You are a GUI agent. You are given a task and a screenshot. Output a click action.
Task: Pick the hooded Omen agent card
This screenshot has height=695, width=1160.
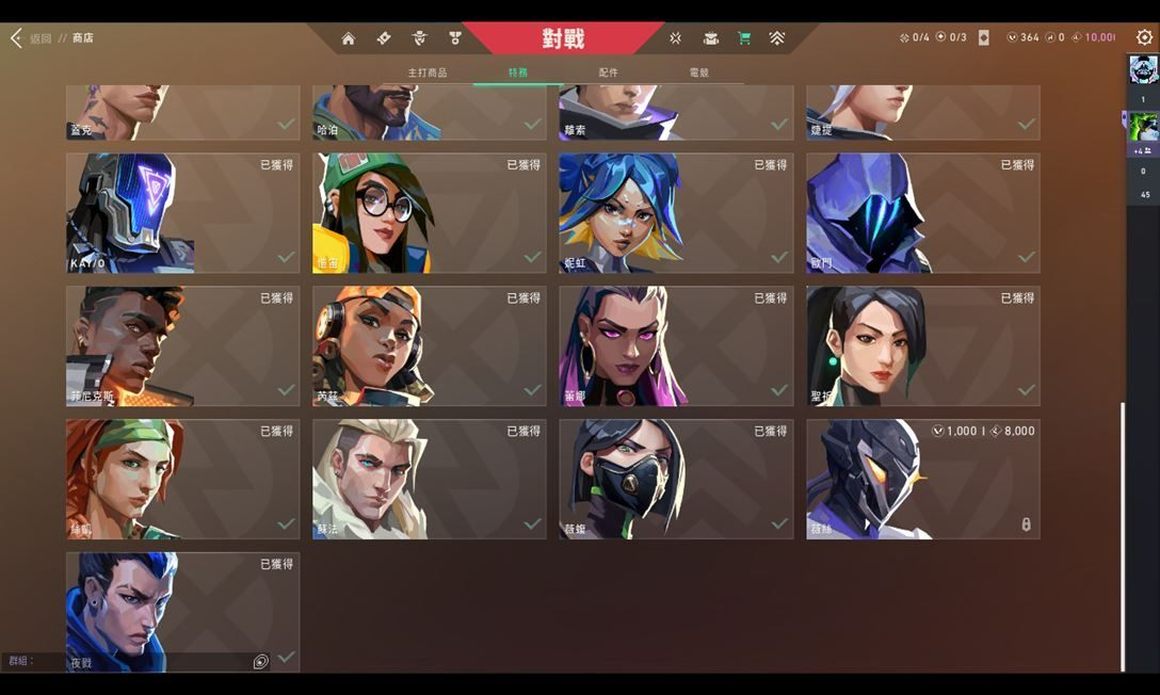pos(923,213)
